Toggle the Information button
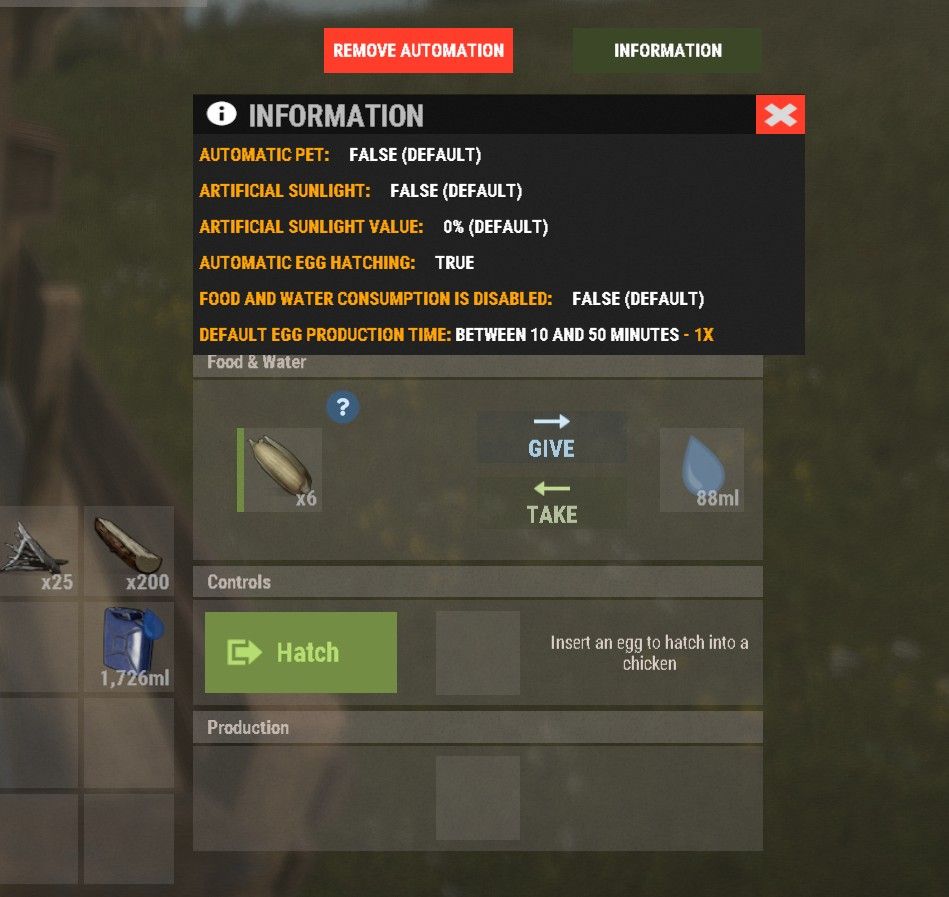This screenshot has width=949, height=897. click(667, 50)
